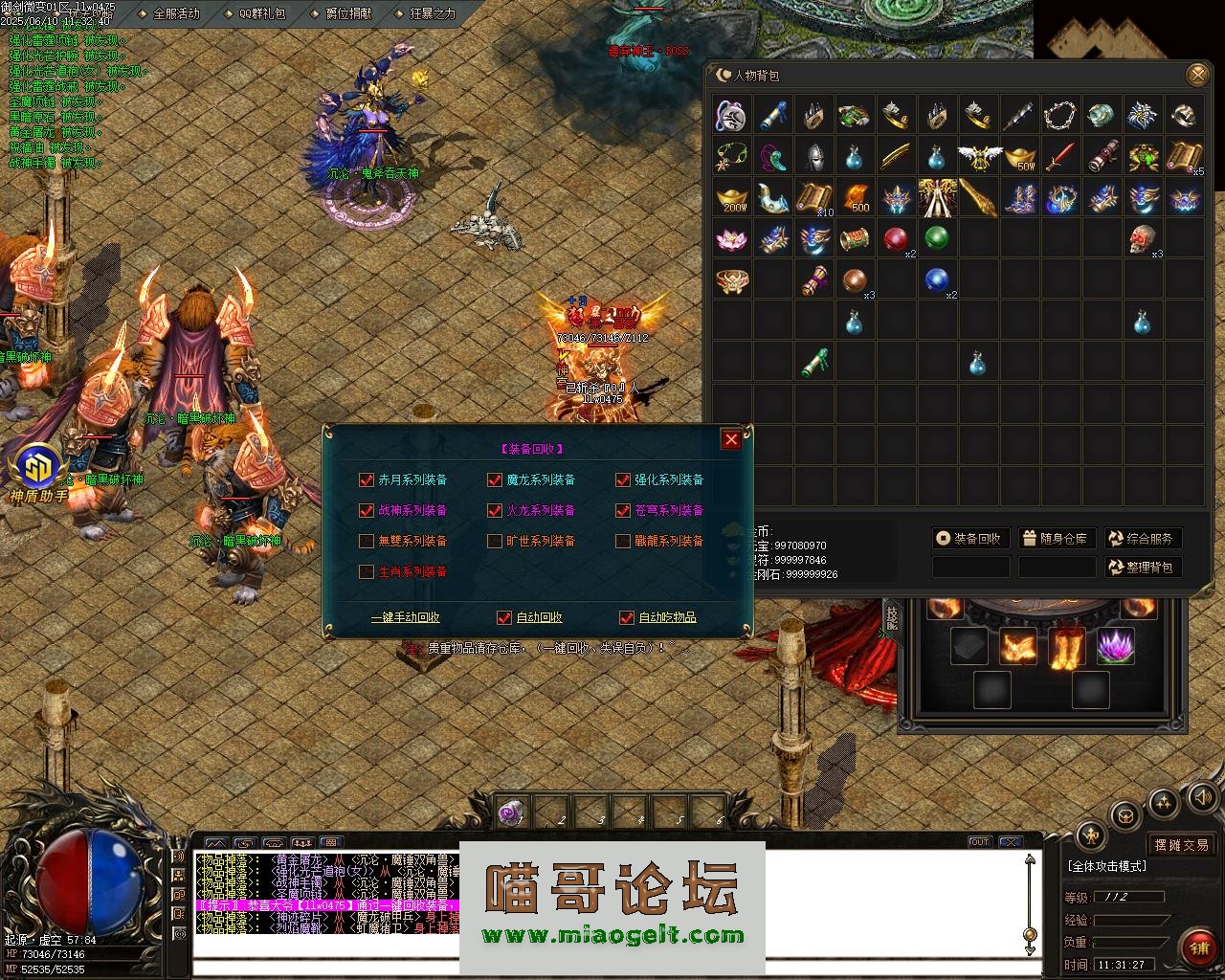Viewport: 1225px width, 980px height.
Task: Select the 200W gold ingot in bag
Action: coord(733,198)
